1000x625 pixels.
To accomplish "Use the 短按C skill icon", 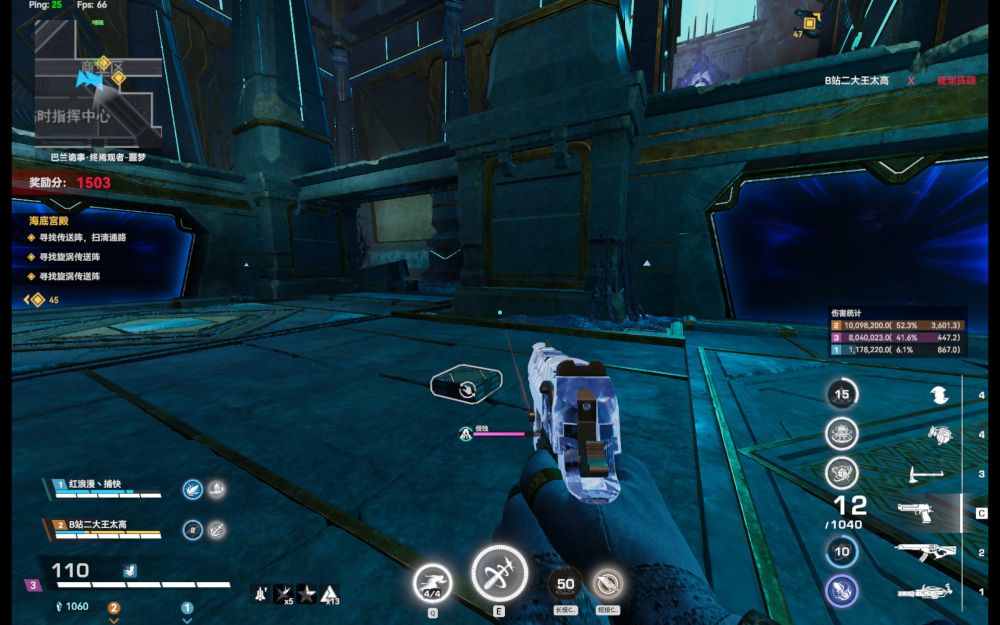I will [x=606, y=583].
